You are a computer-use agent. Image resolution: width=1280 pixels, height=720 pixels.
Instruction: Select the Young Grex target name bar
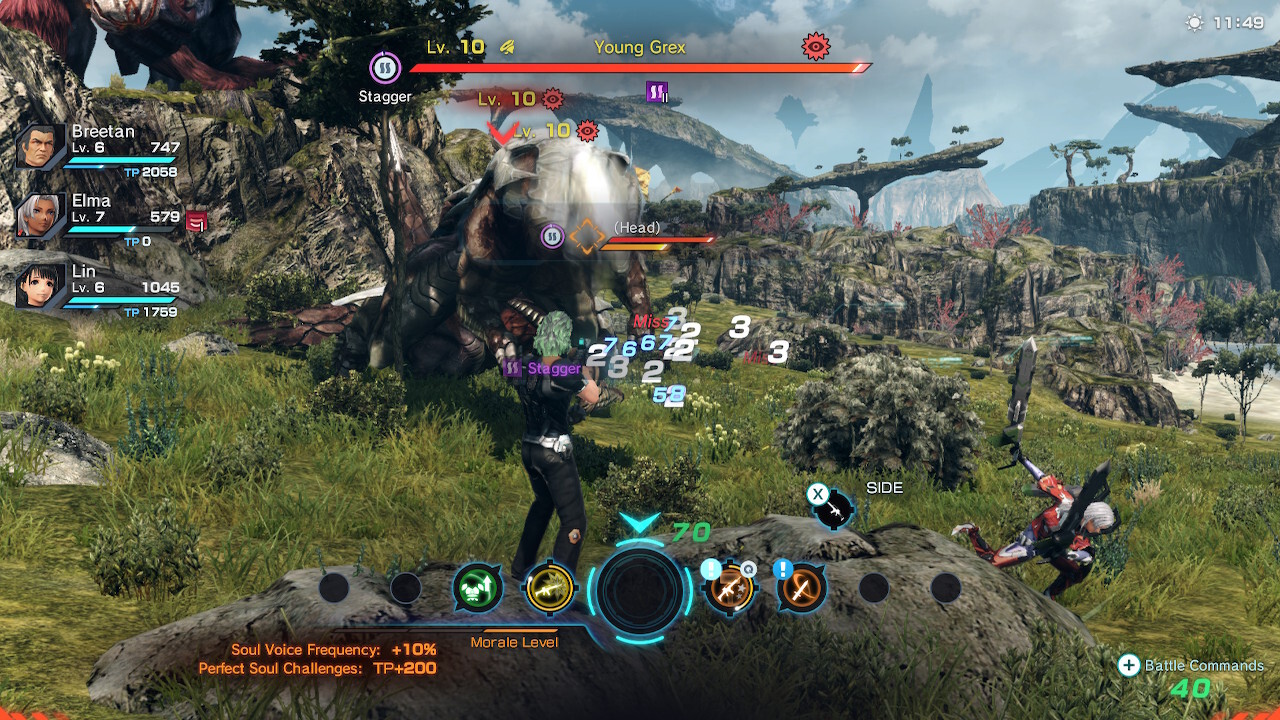pyautogui.click(x=640, y=48)
